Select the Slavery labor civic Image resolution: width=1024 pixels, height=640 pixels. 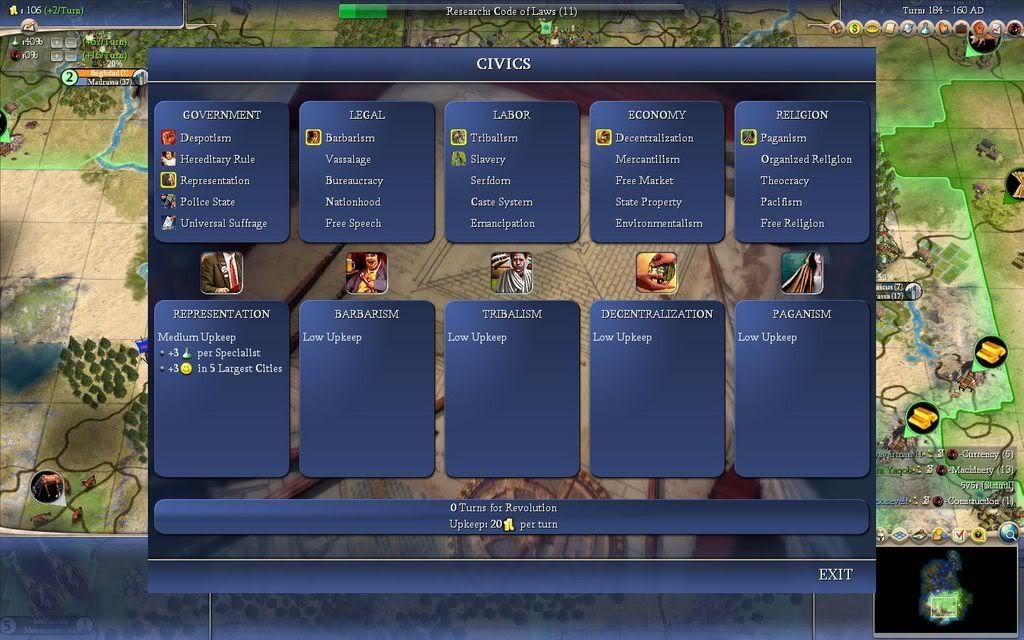point(487,159)
